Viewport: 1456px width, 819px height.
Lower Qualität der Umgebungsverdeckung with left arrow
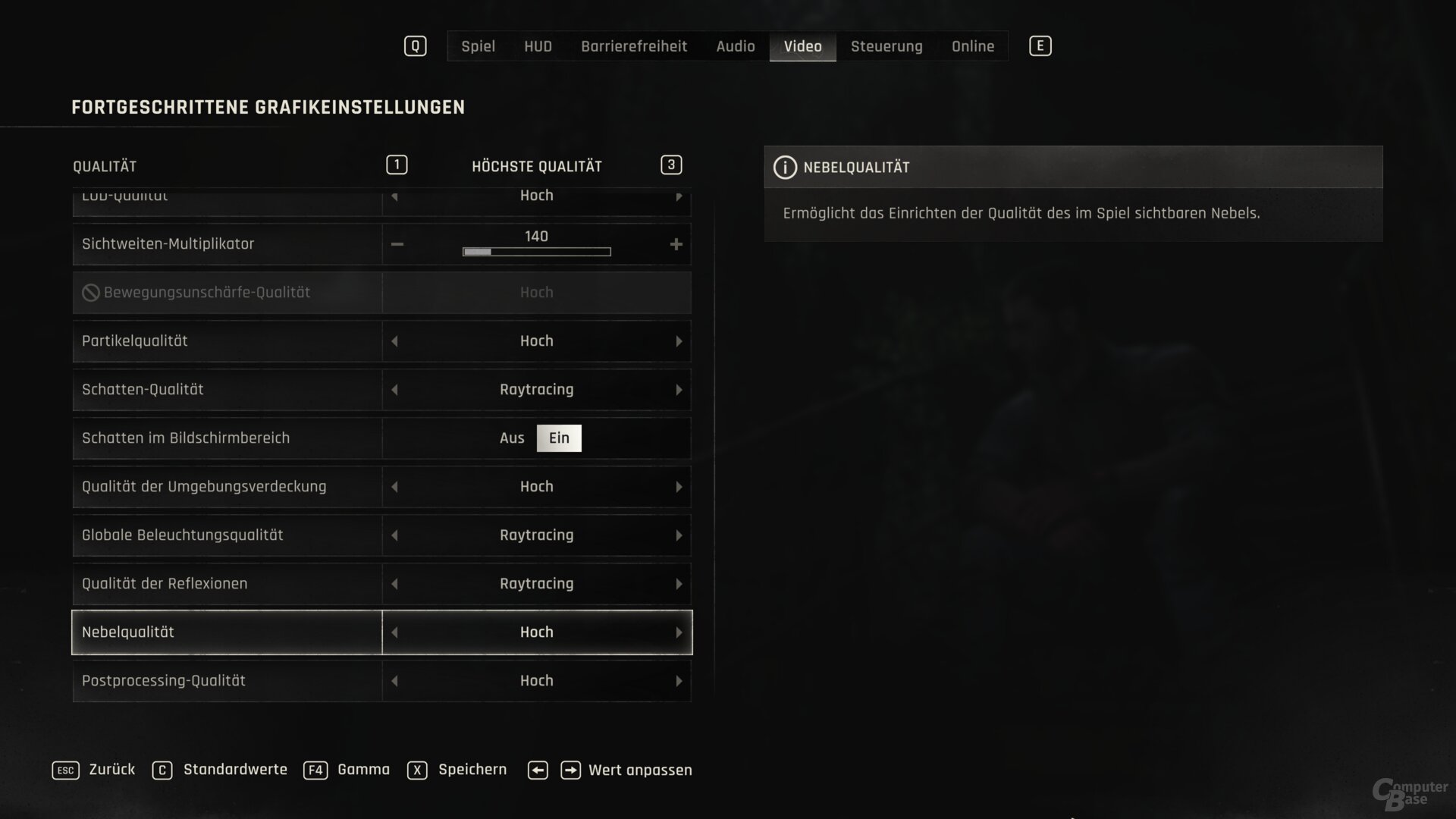point(394,487)
